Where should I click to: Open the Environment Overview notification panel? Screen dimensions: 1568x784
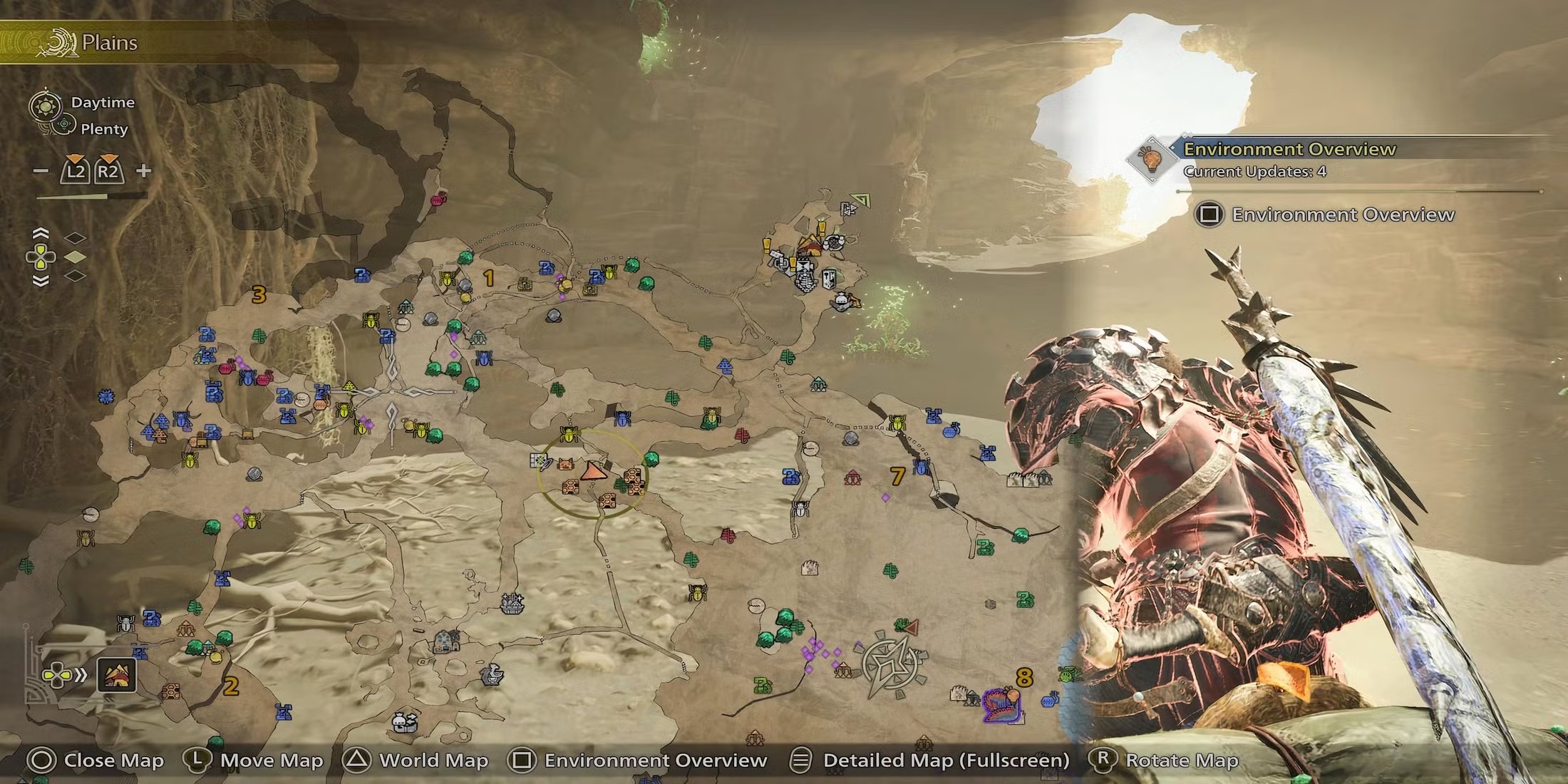point(1289,158)
